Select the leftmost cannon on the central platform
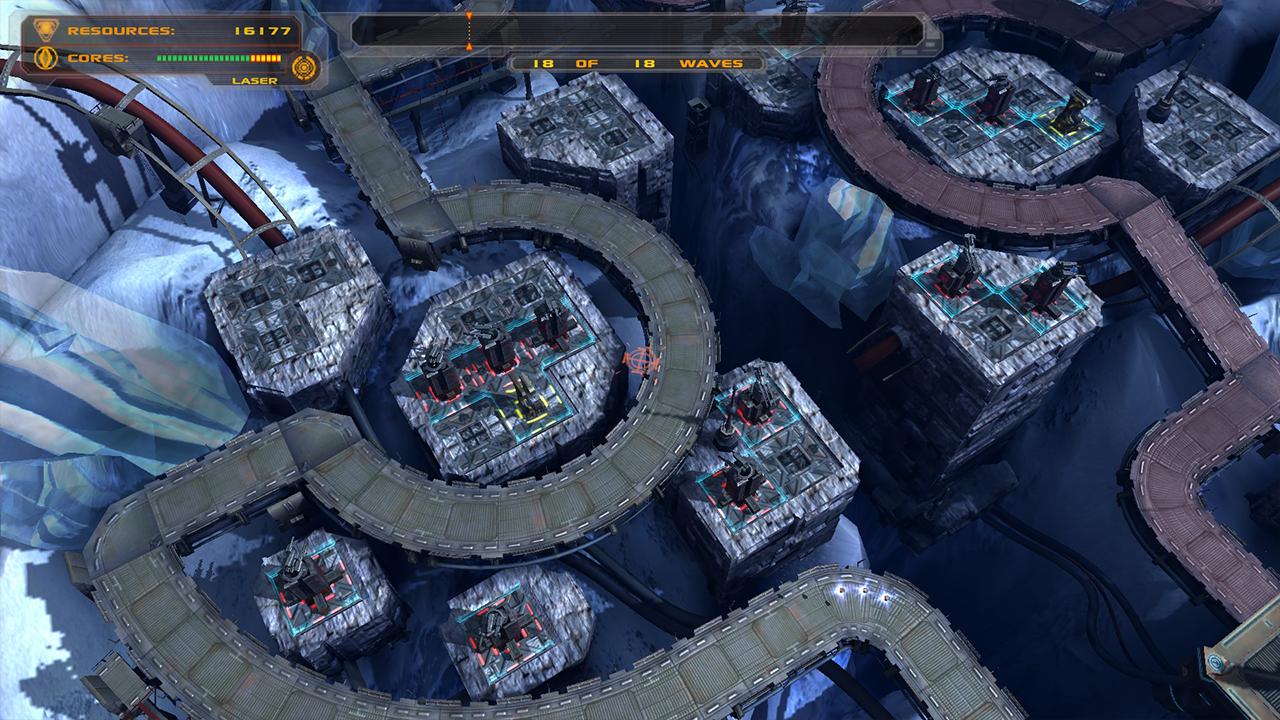Screen dimensions: 1280x720 point(437,360)
